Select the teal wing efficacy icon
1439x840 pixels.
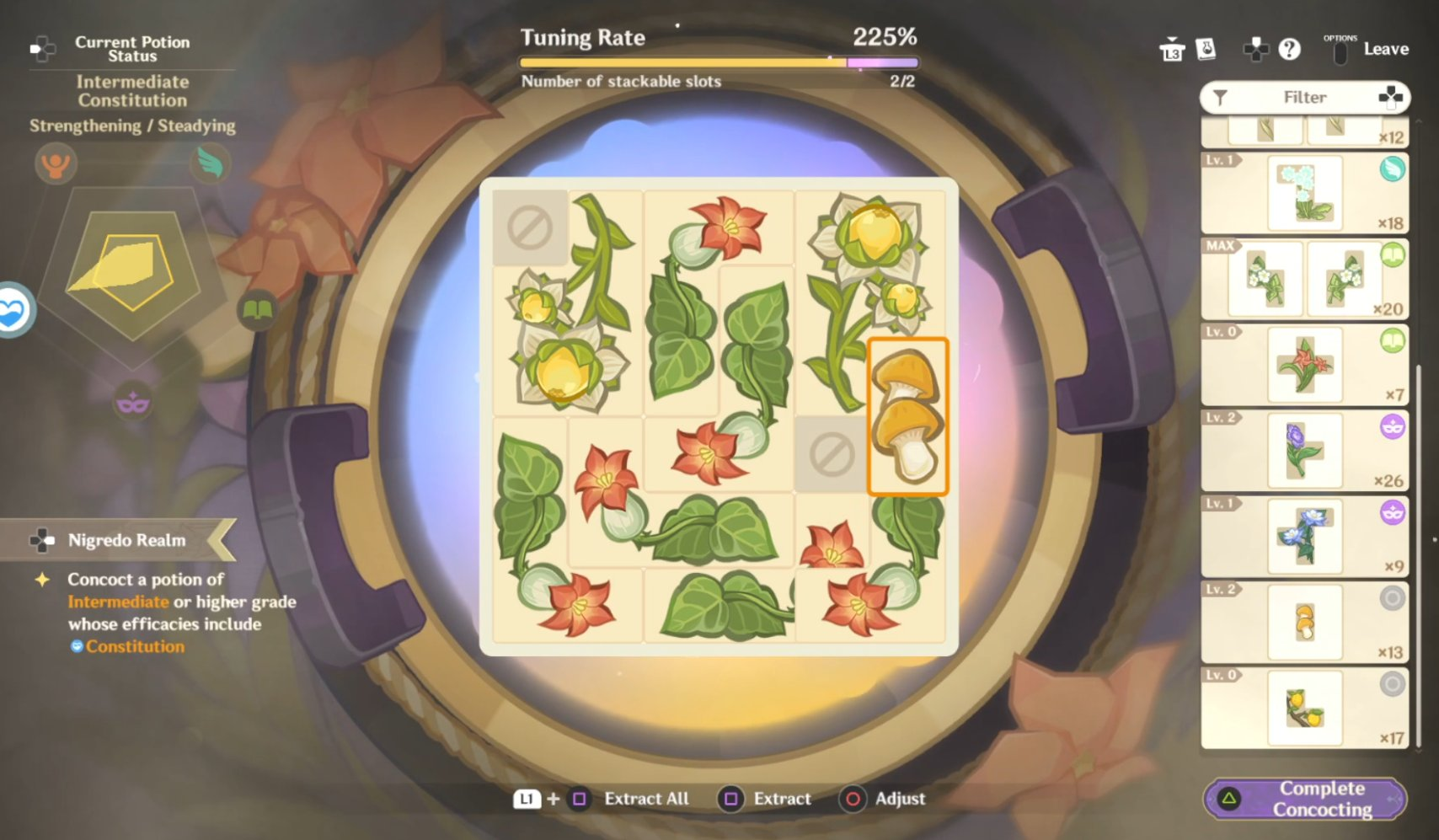(211, 164)
